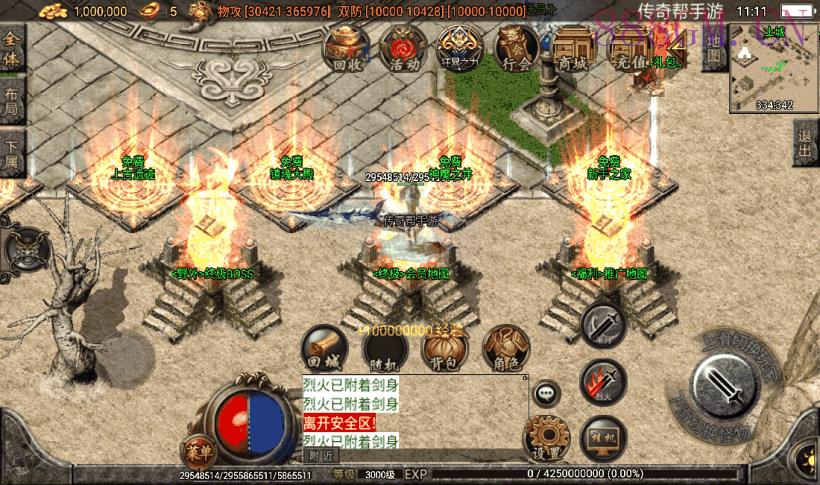Open the 回收 recycle menu
Image resolution: width=820 pixels, height=485 pixels.
click(x=347, y=48)
